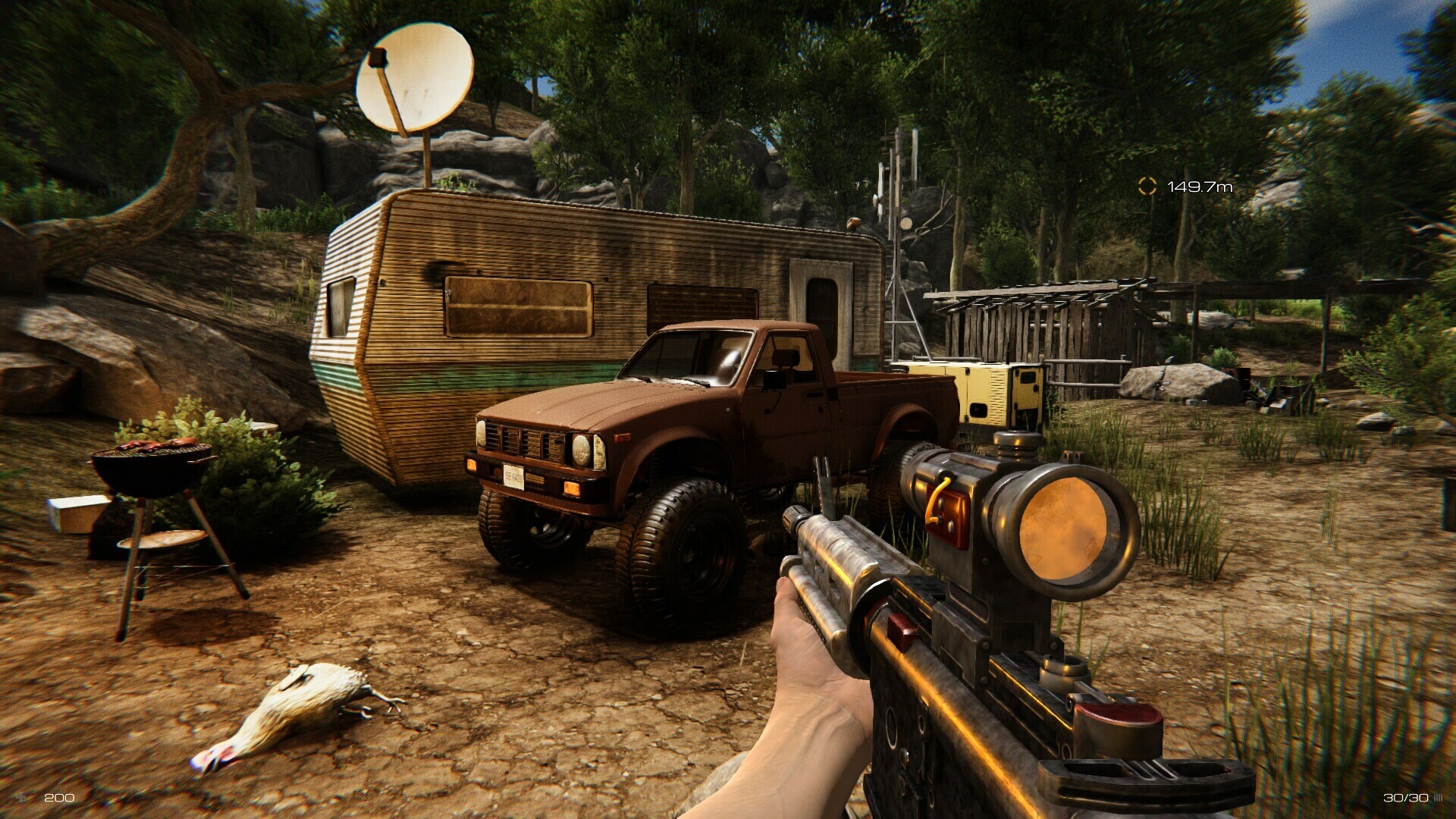
Task: Click the 200 currency counter
Action: pyautogui.click(x=58, y=797)
